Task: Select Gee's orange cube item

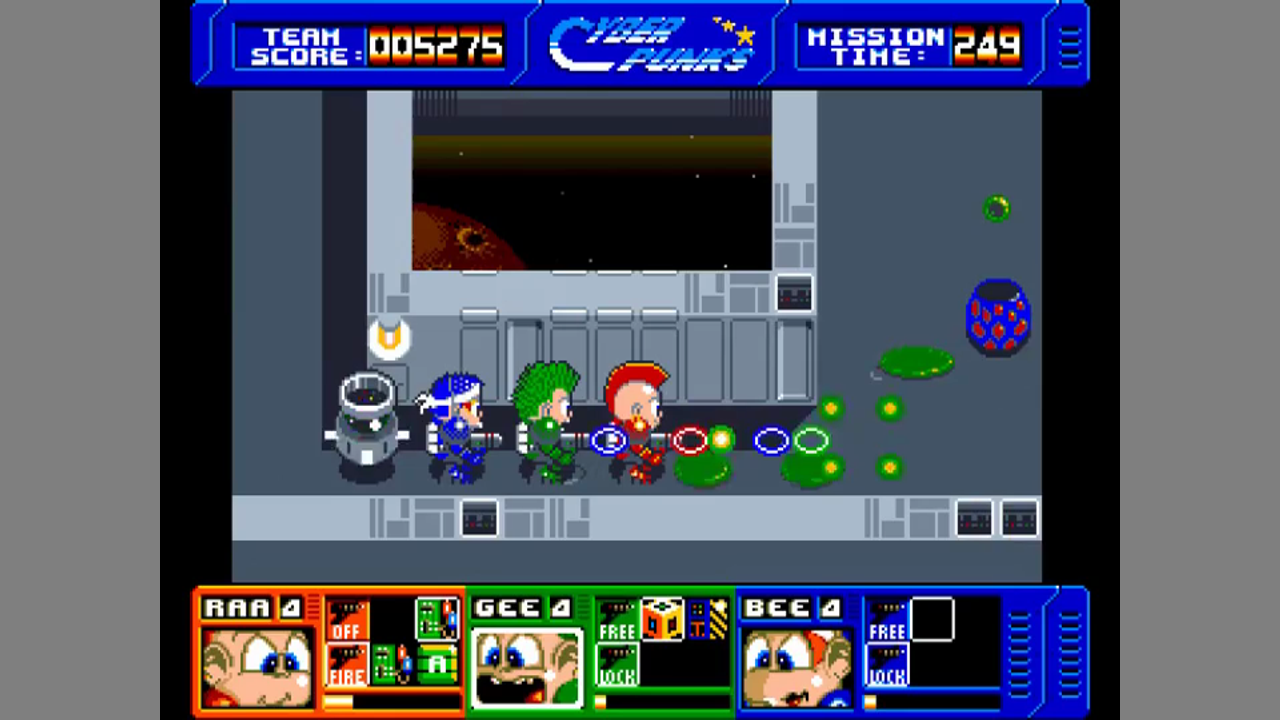Action: point(663,619)
